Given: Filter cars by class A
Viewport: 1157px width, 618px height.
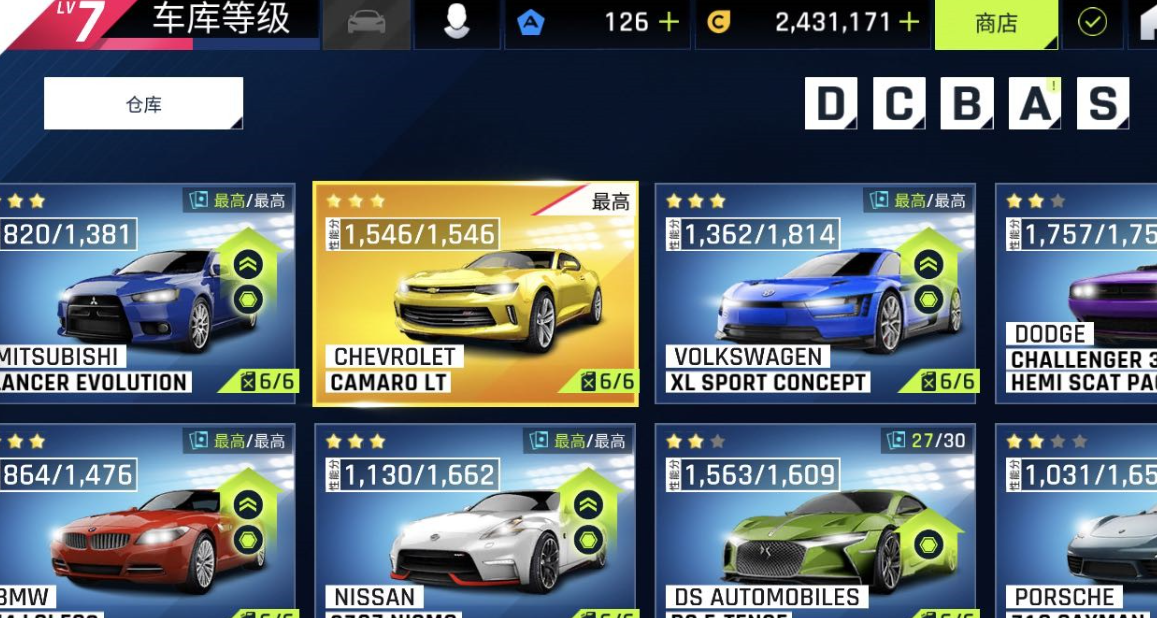Looking at the screenshot, I should coord(1035,103).
